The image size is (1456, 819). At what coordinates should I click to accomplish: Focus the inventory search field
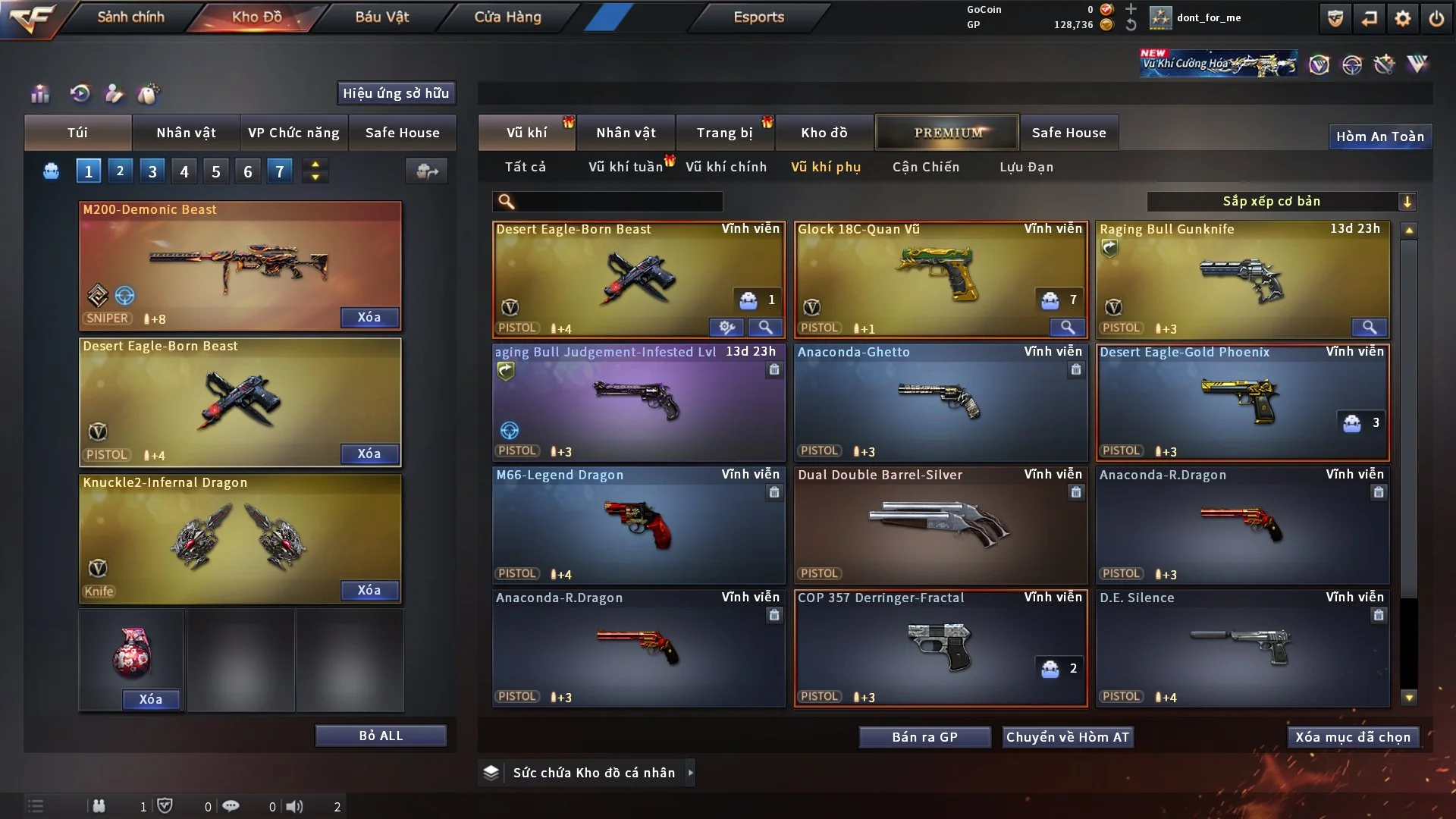pyautogui.click(x=618, y=201)
